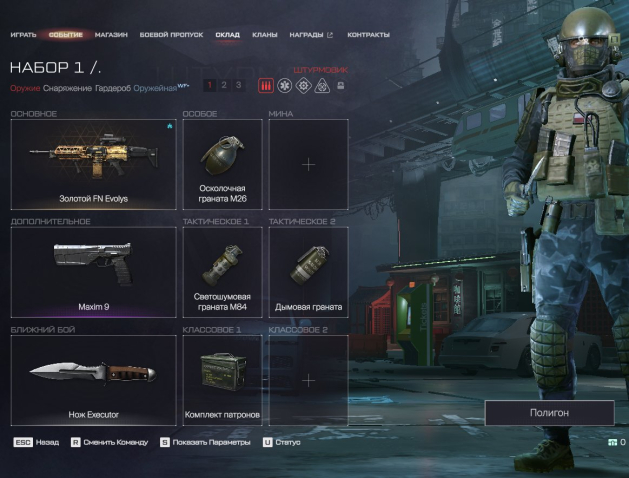Switch to the КОНТРАКТЫ tab
The width and height of the screenshot is (629, 478).
369,35
